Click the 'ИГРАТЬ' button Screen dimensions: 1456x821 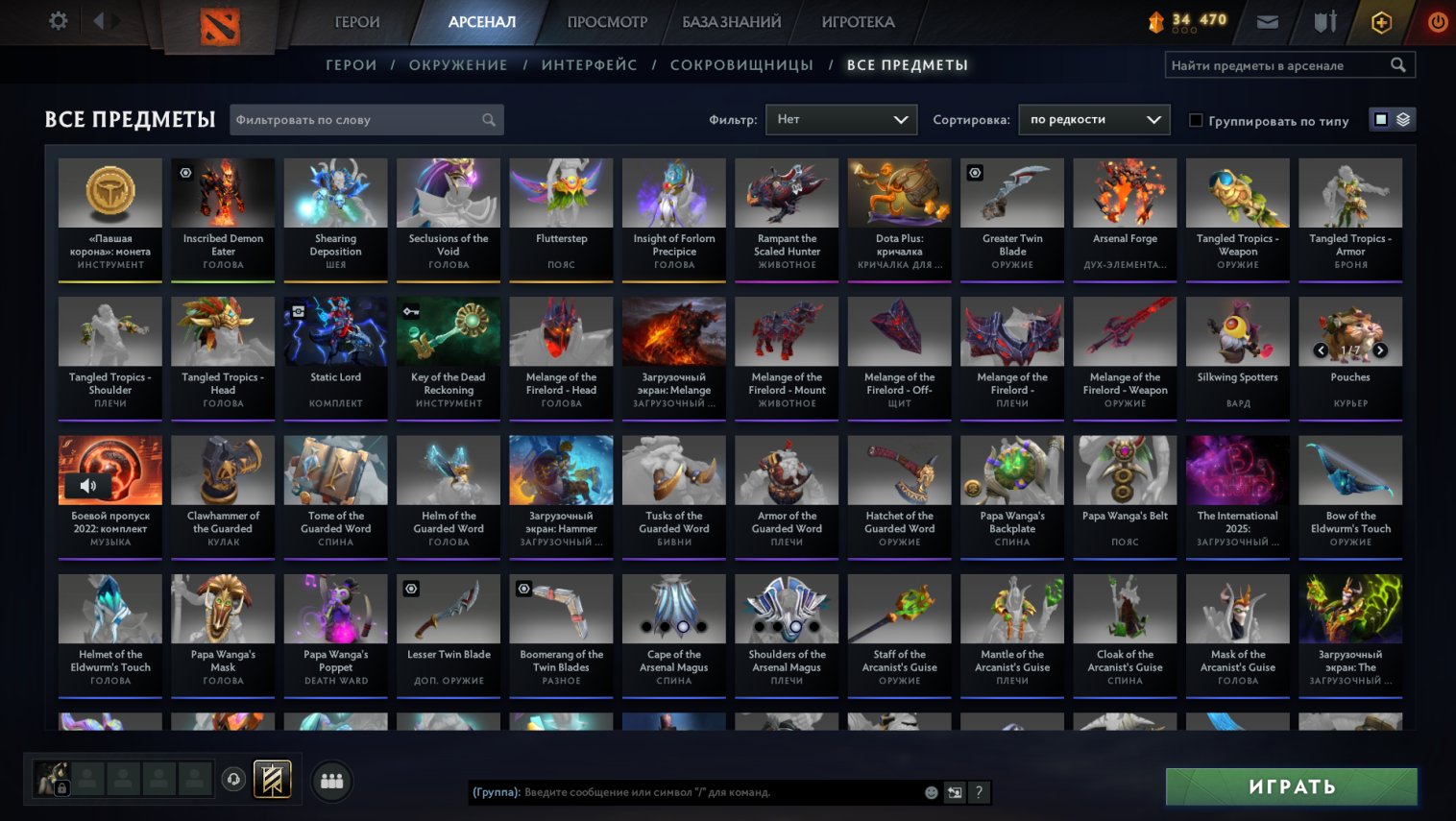tap(1291, 785)
